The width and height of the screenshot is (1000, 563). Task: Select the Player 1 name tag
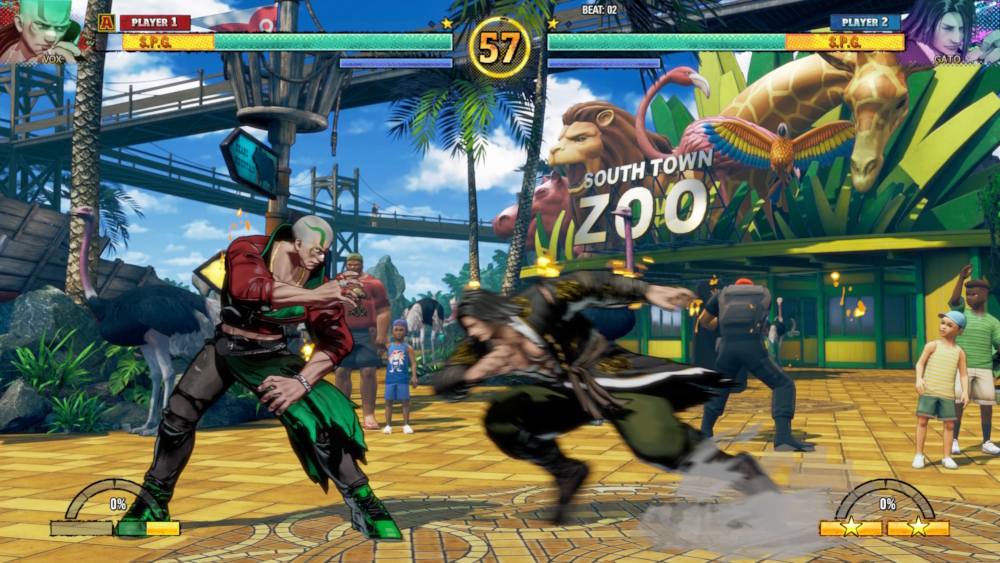coord(154,22)
